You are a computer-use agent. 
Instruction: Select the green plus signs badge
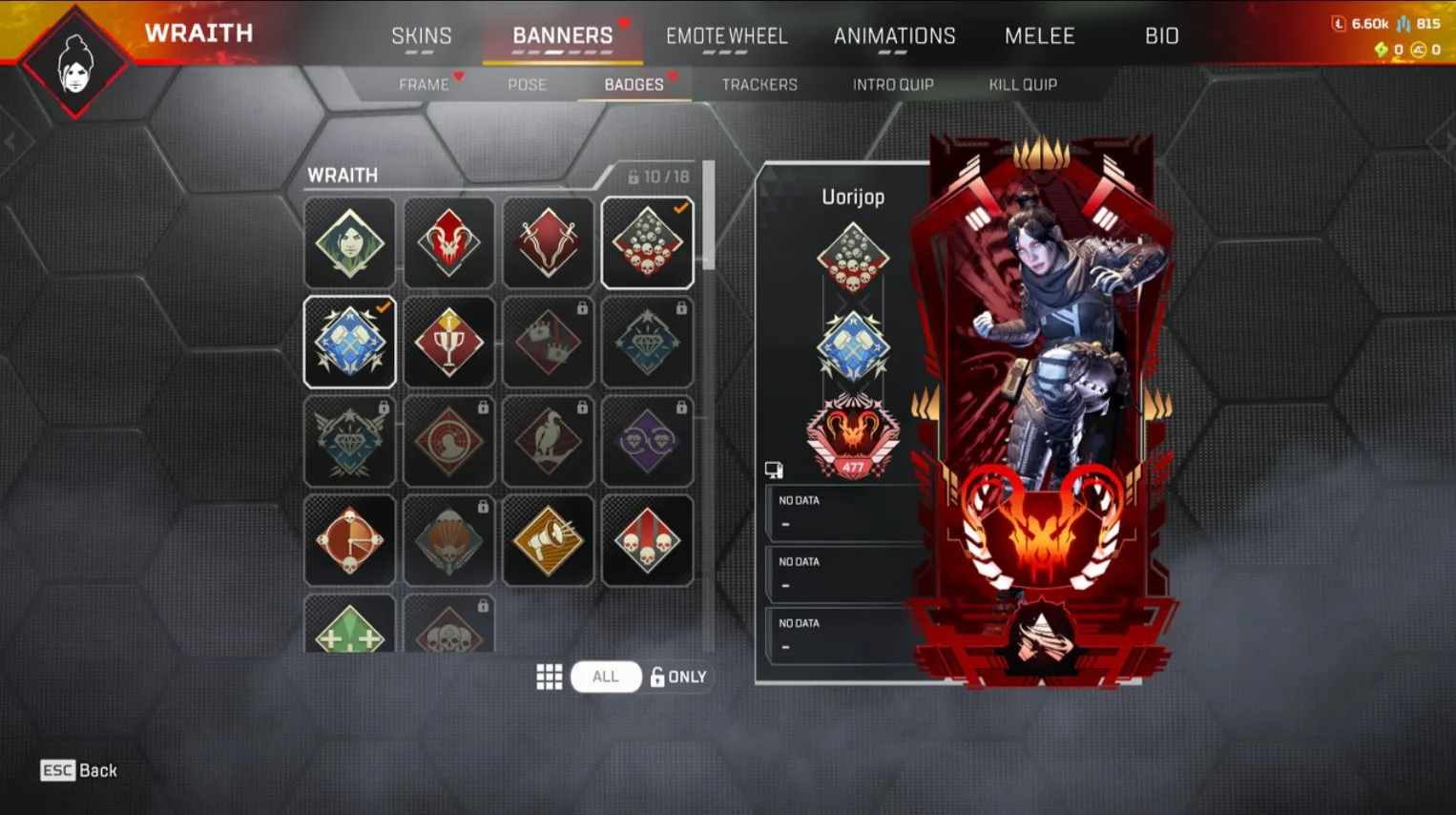pyautogui.click(x=349, y=630)
